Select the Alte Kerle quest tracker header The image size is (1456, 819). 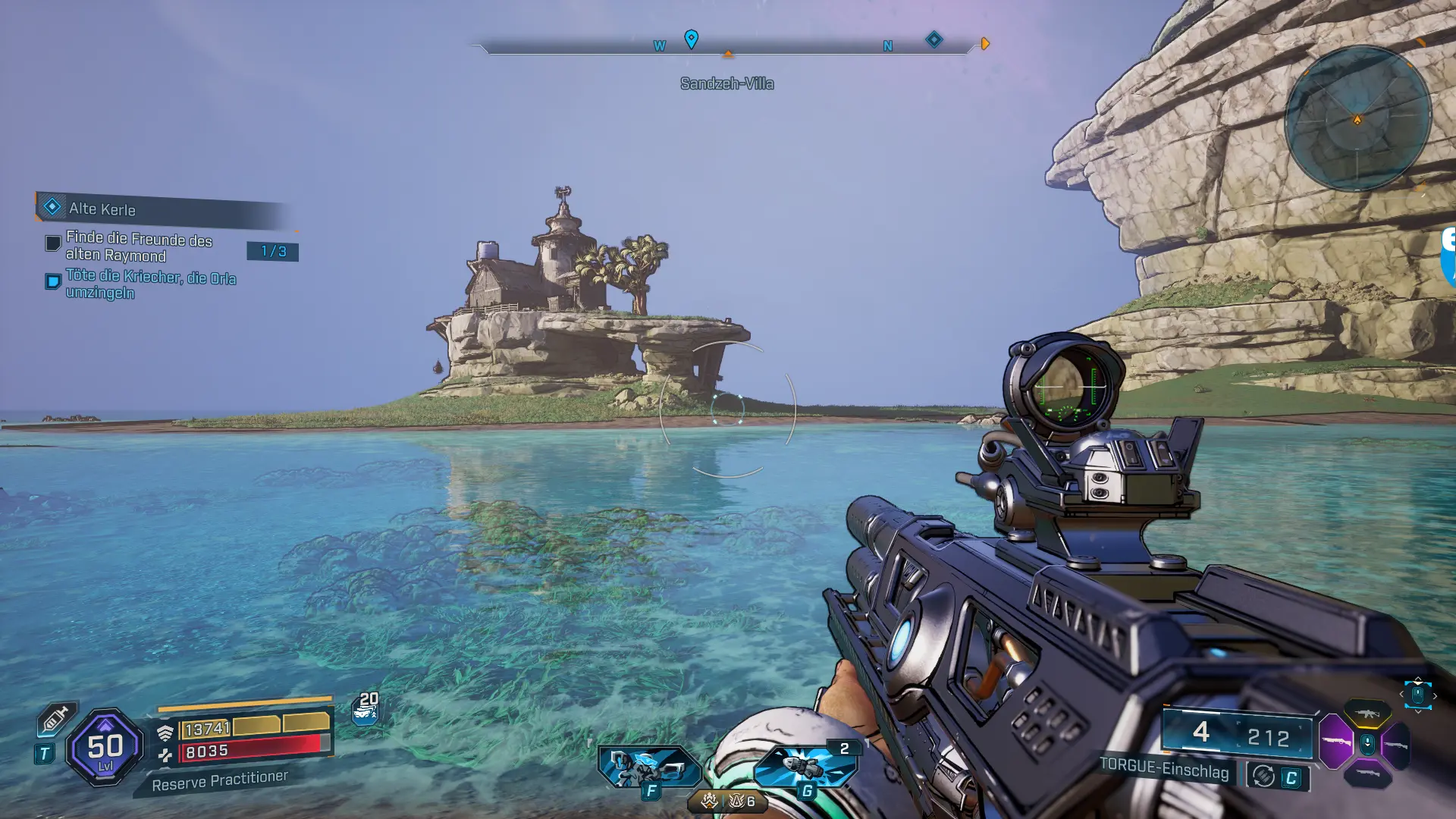pos(102,209)
